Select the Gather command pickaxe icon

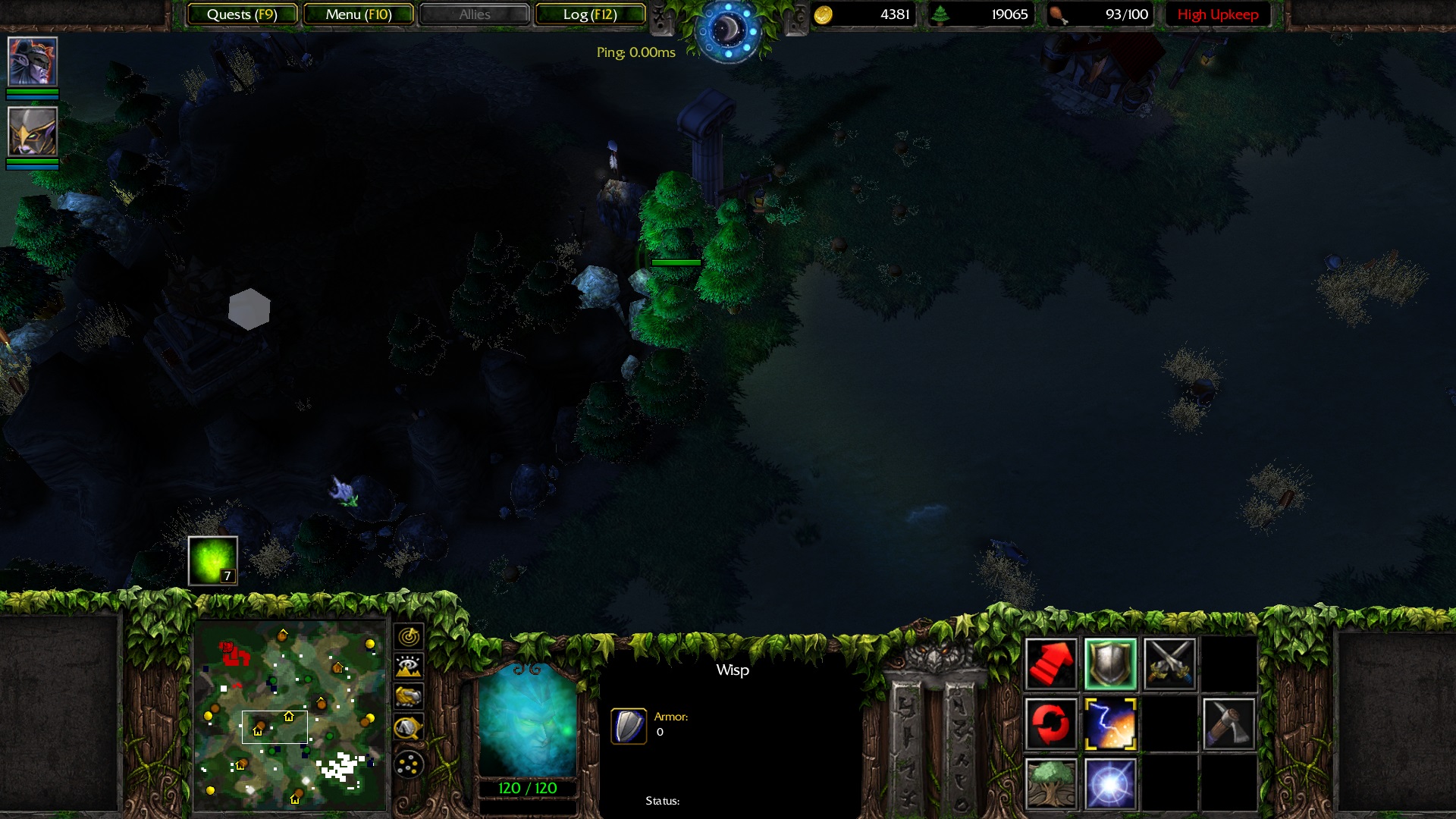pos(1228,723)
